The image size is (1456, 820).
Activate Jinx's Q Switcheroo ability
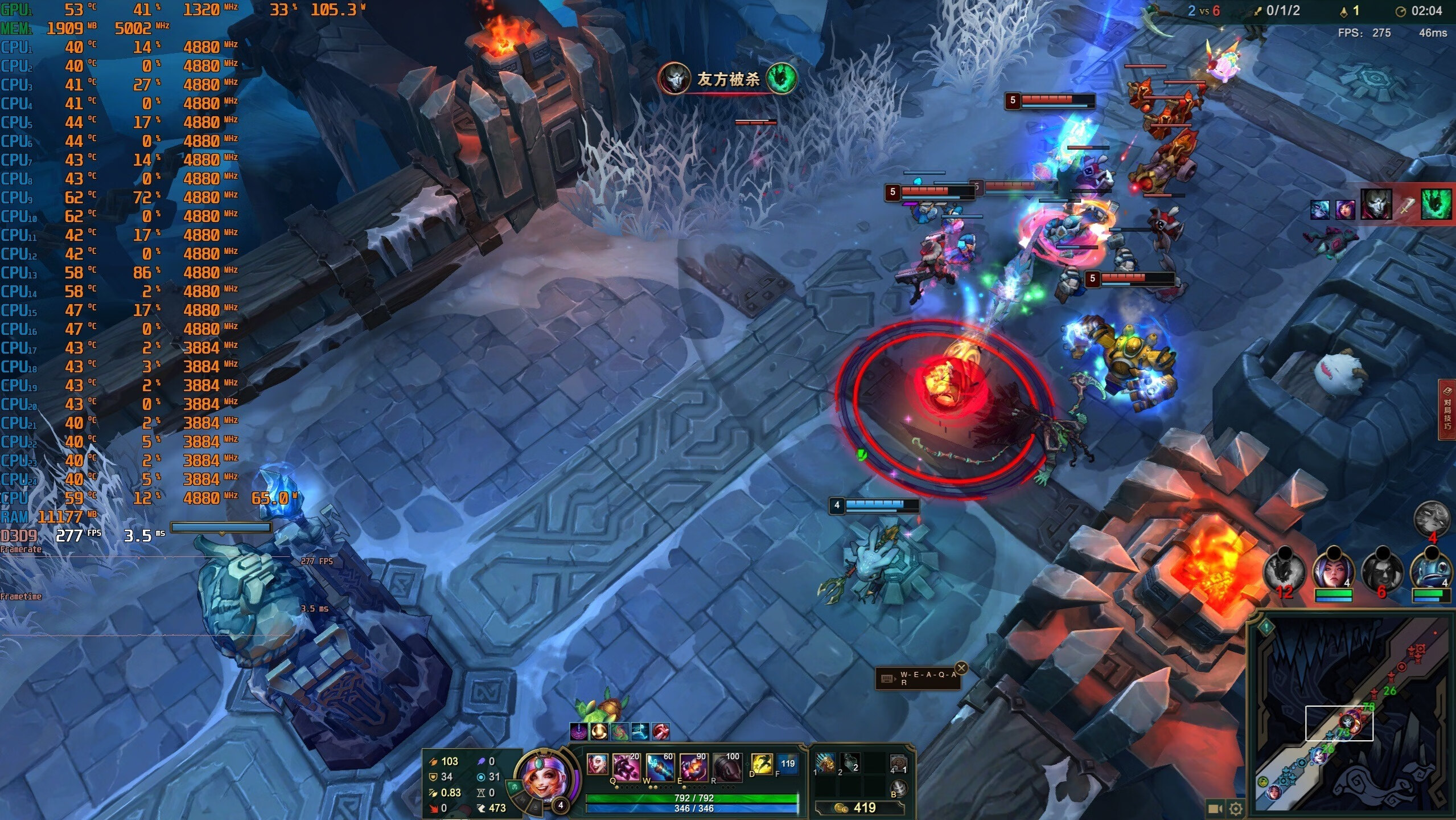tap(627, 768)
